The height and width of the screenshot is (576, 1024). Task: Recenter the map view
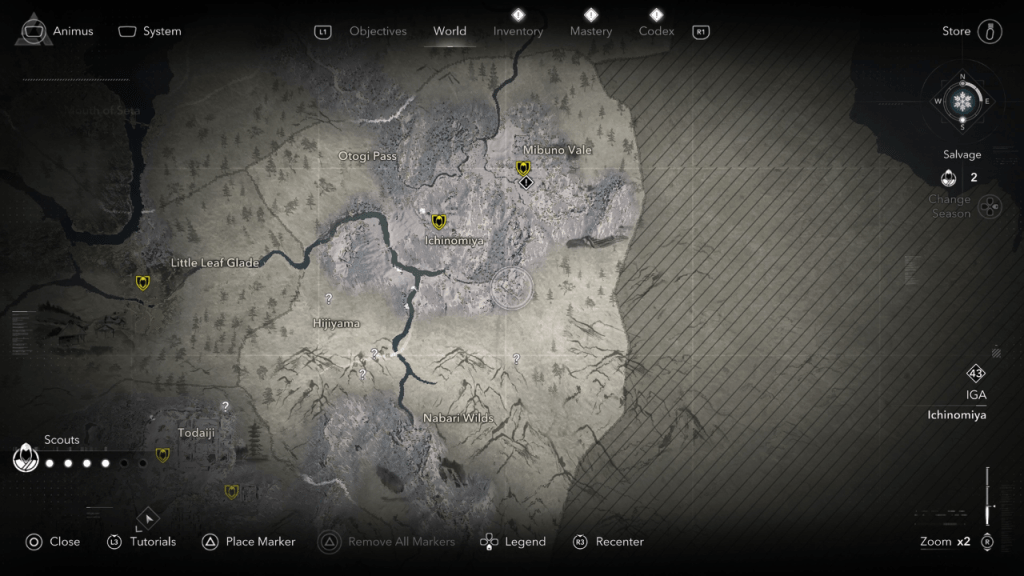click(x=608, y=542)
